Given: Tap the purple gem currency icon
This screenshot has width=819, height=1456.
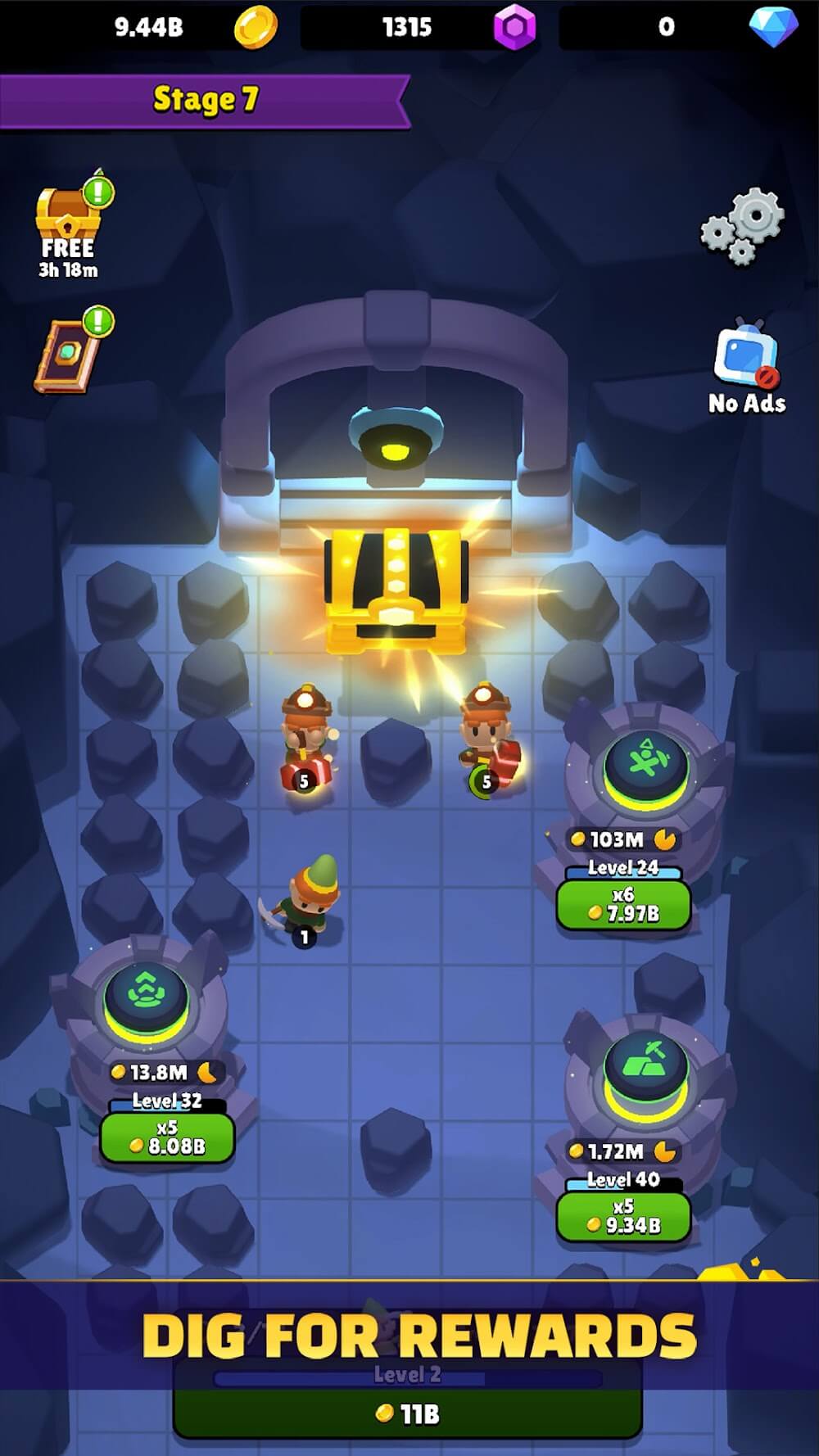Looking at the screenshot, I should [x=514, y=27].
